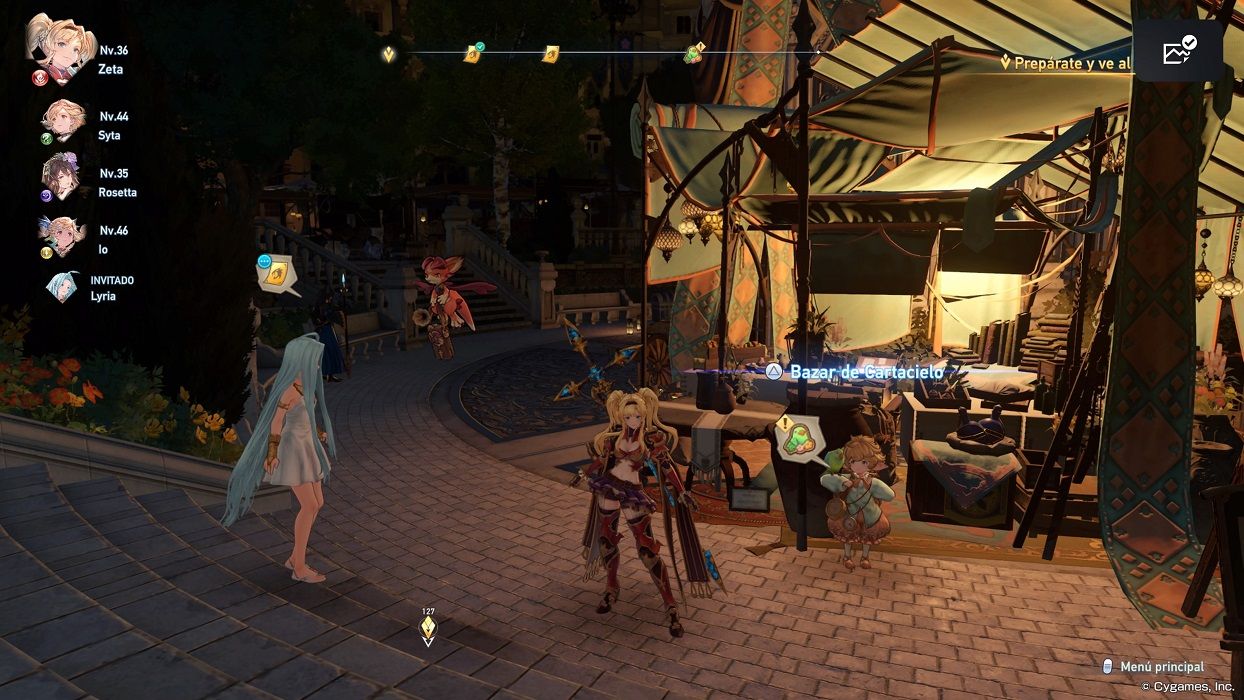Select the green shop marker on the compass
This screenshot has height=700, width=1244.
pyautogui.click(x=694, y=53)
